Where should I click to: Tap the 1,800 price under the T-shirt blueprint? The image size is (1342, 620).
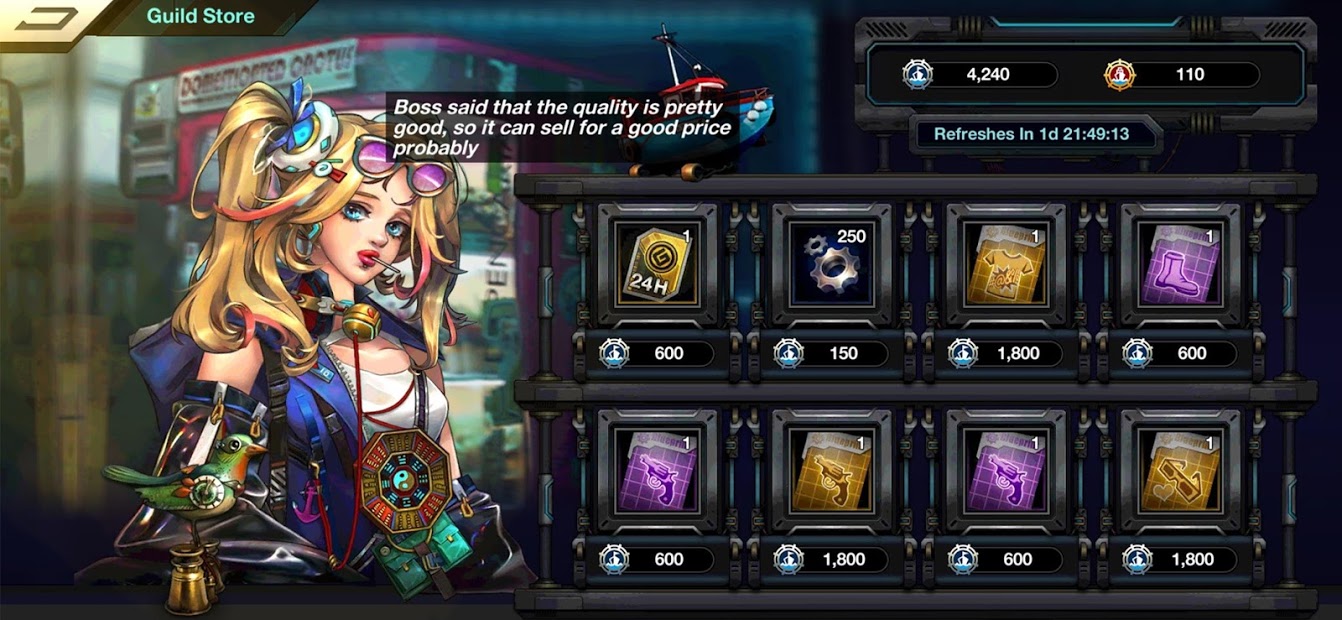pos(1005,354)
